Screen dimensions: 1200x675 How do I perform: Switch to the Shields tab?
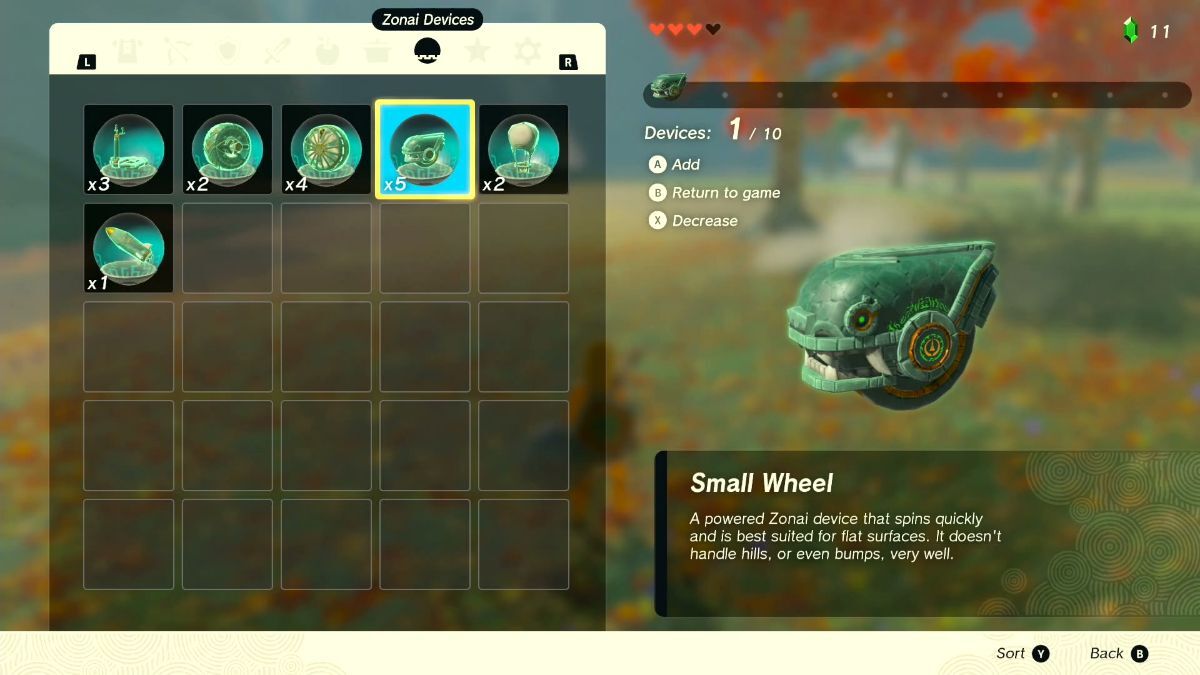[228, 50]
